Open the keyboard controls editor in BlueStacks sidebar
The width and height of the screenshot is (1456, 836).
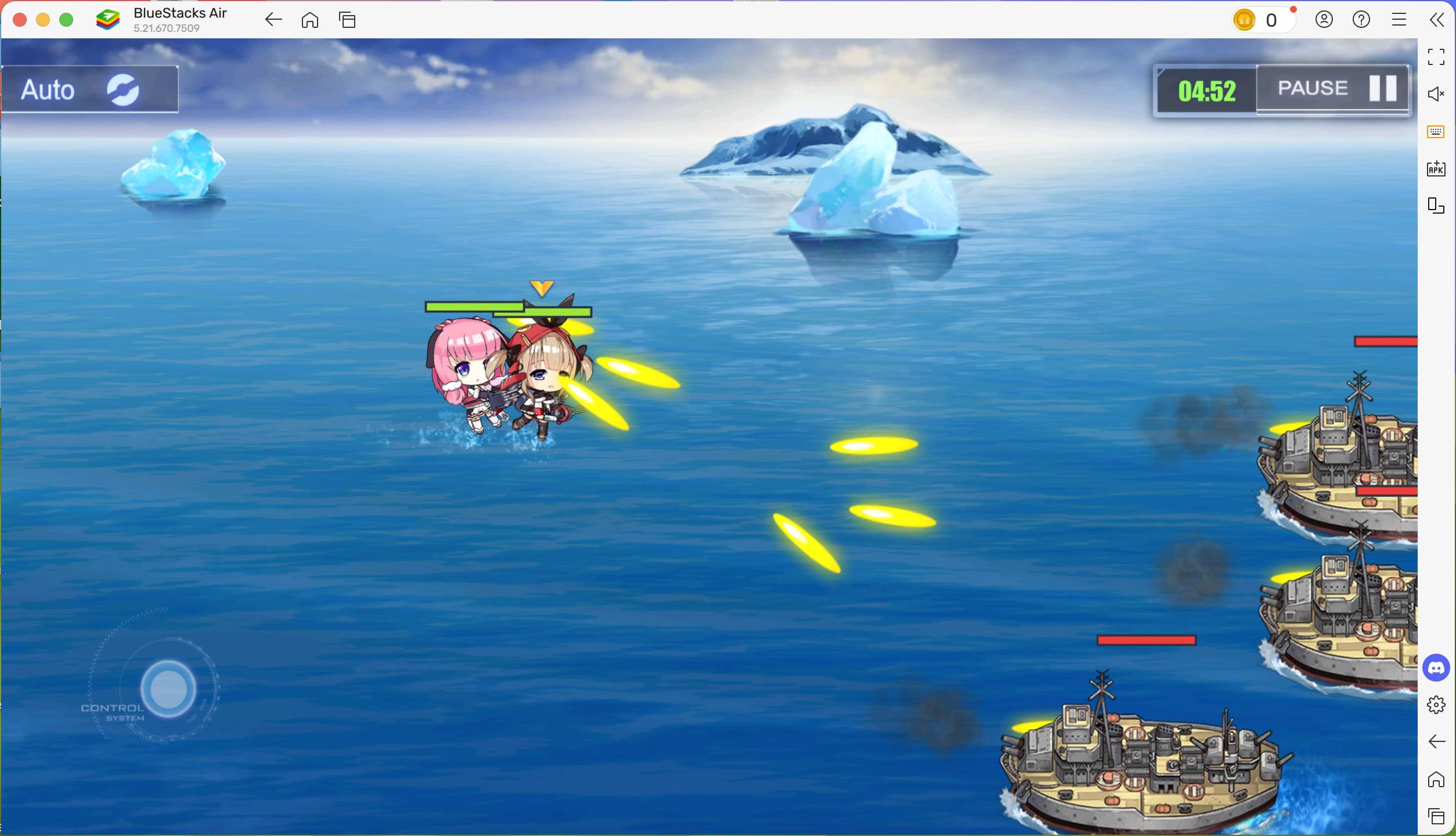1436,131
